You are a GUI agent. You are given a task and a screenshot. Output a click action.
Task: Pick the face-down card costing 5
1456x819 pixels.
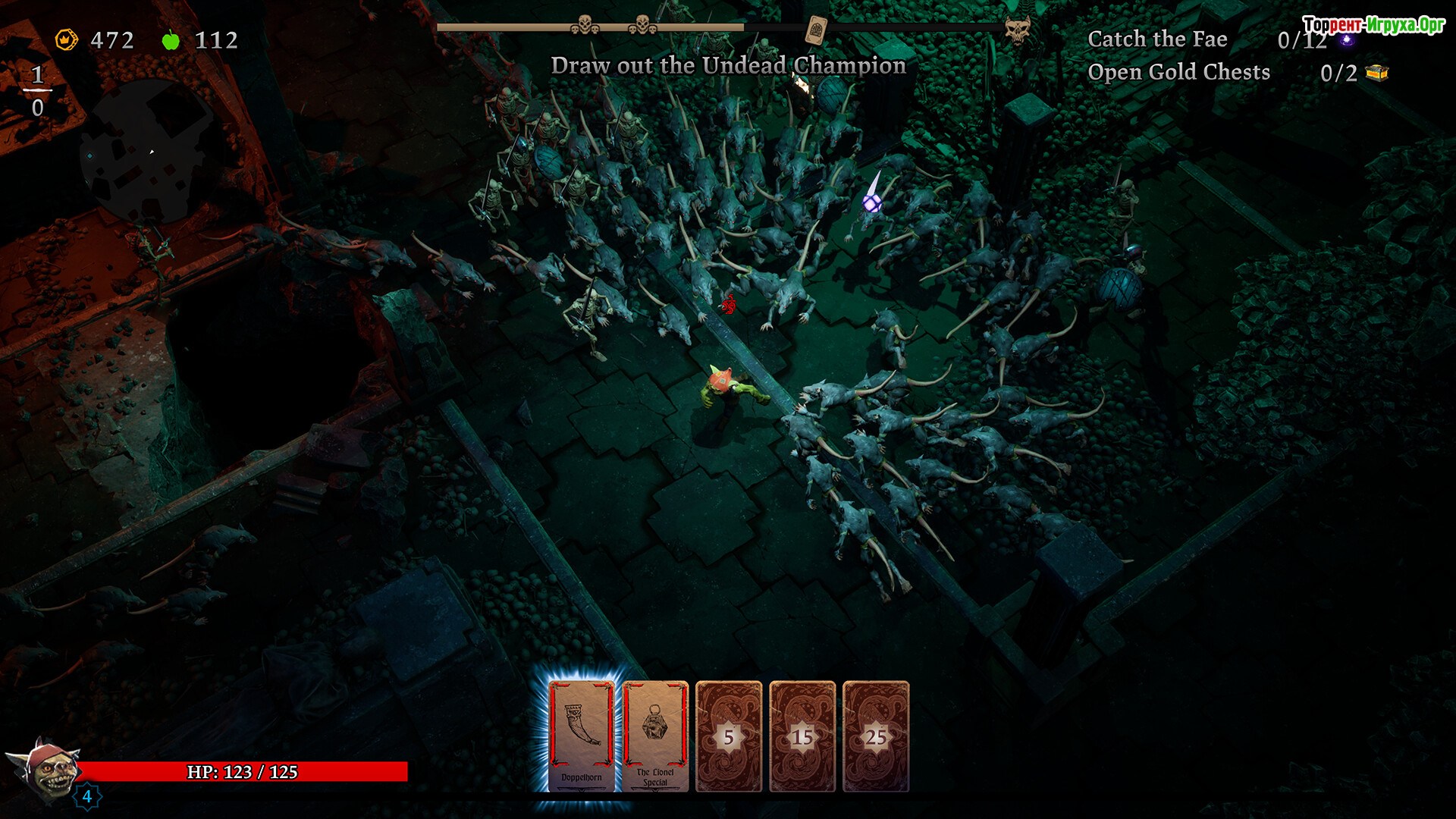(x=729, y=736)
